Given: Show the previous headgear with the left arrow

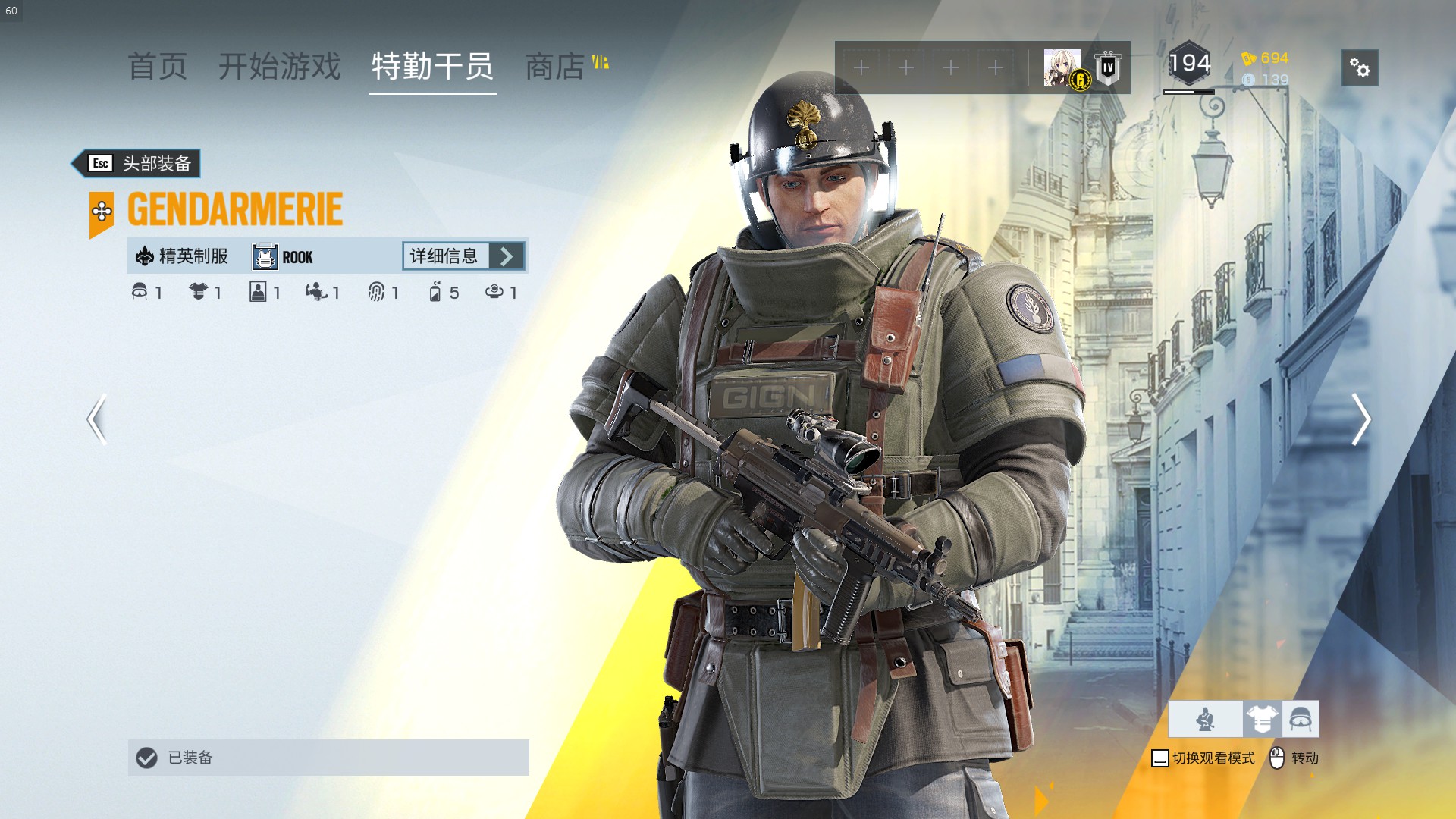Looking at the screenshot, I should (x=97, y=419).
